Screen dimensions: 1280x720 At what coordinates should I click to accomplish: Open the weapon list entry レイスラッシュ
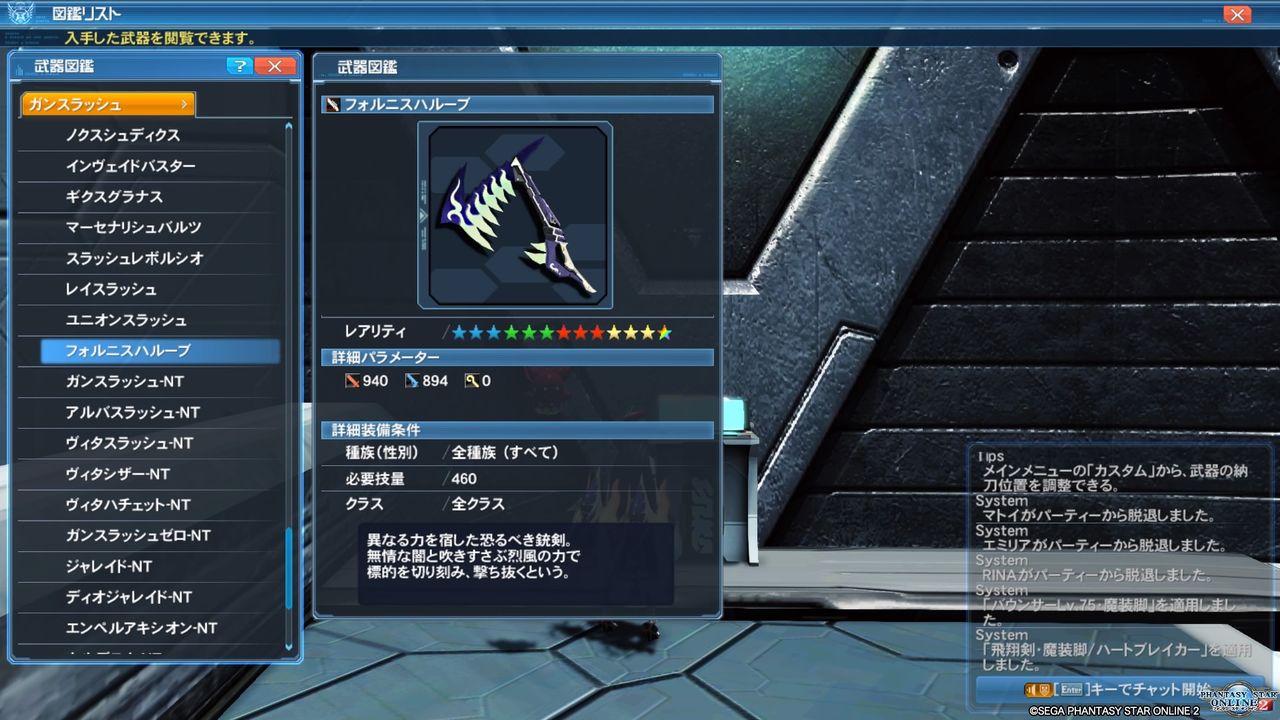[148, 289]
